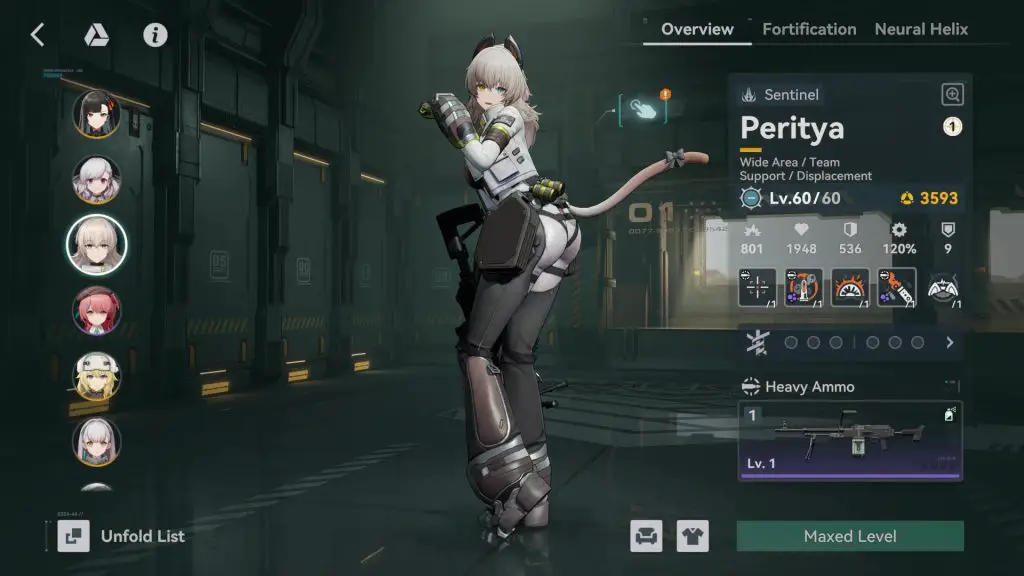Tap the touch interaction icon
The height and width of the screenshot is (576, 1024).
coord(643,109)
